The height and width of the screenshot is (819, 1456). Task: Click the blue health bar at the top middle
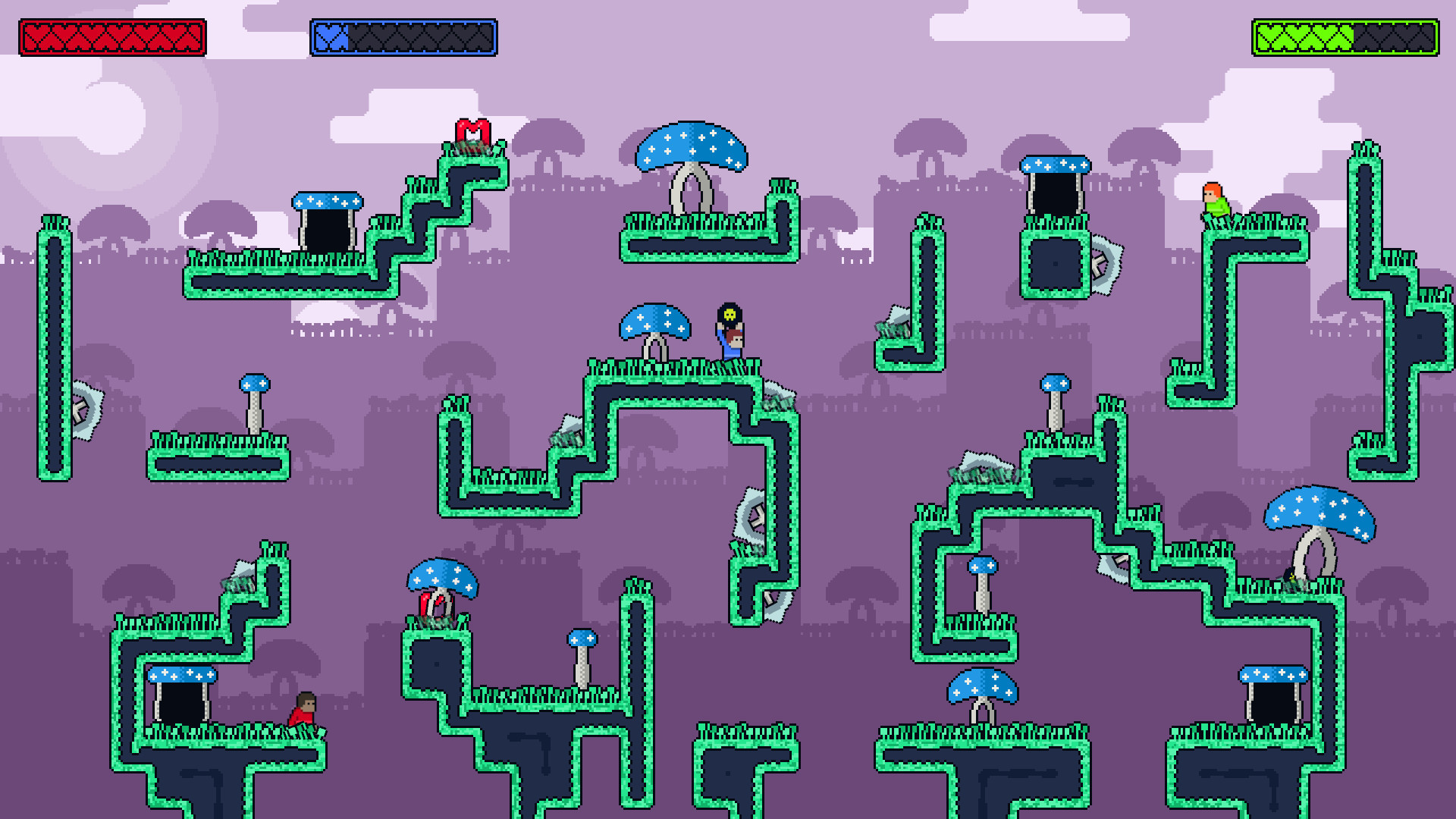click(x=402, y=34)
